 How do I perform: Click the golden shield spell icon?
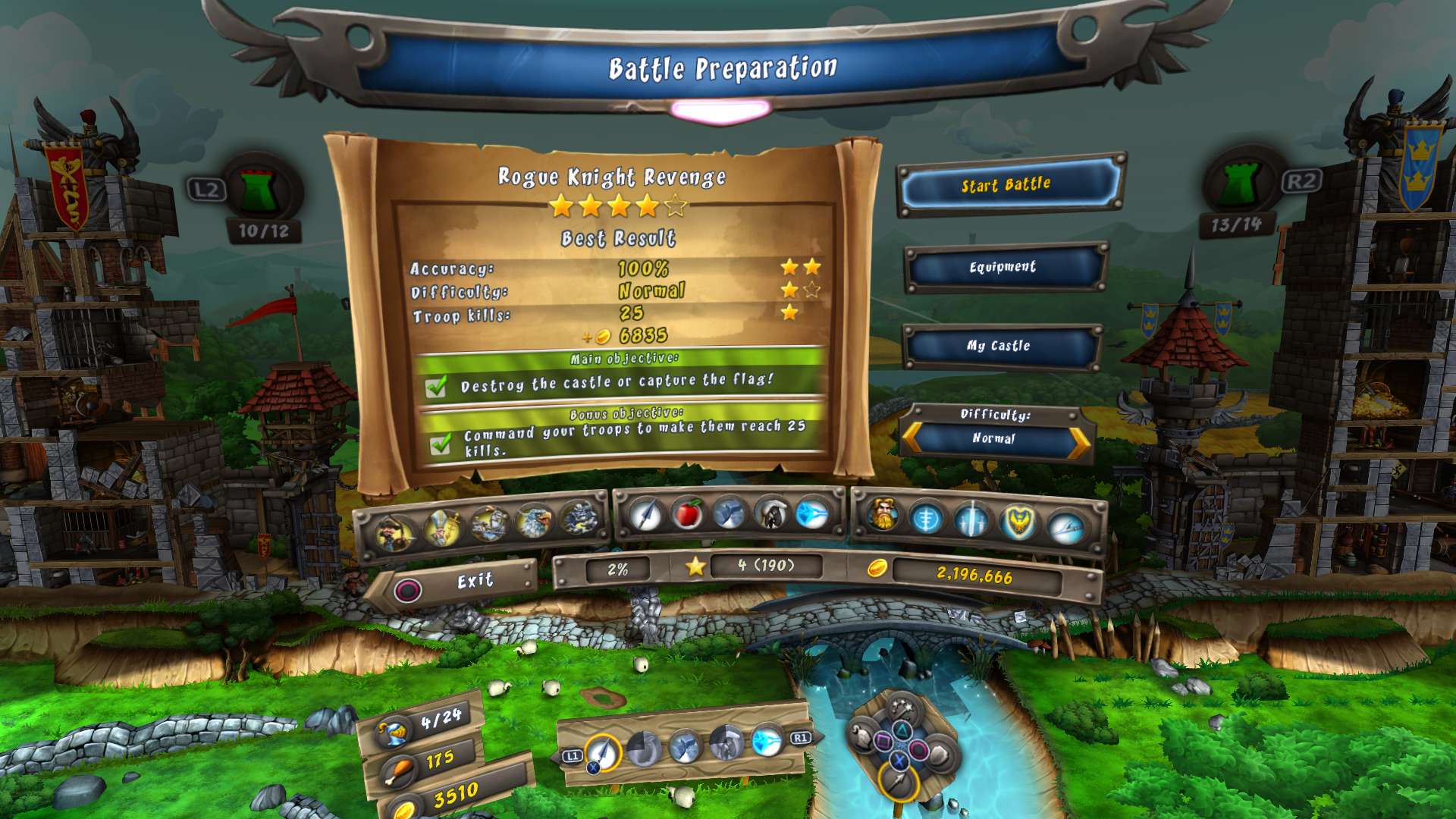click(1020, 519)
